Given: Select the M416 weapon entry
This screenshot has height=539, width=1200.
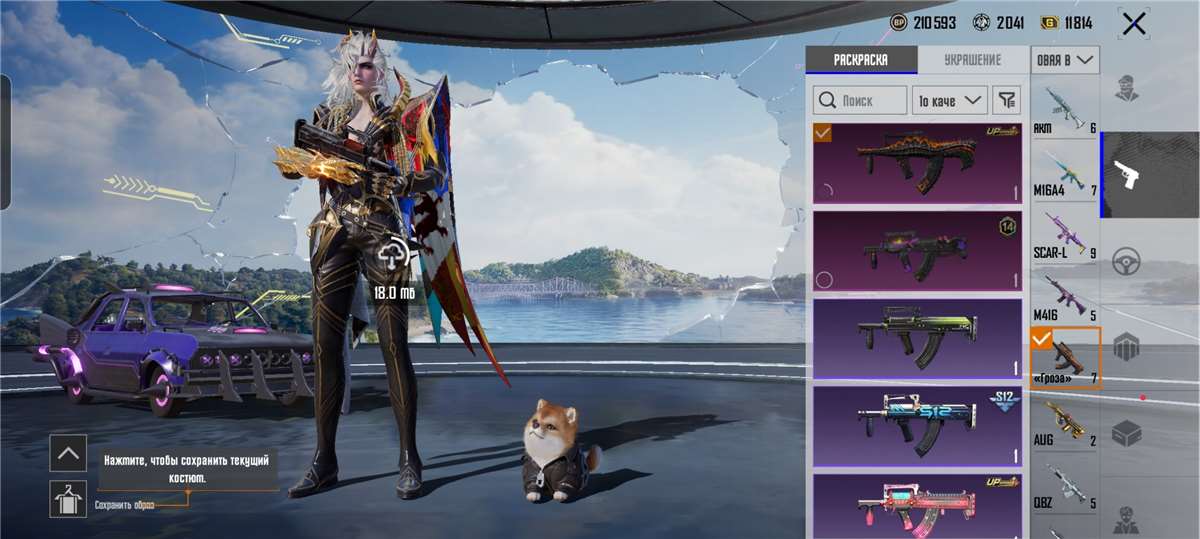Looking at the screenshot, I should 1065,298.
